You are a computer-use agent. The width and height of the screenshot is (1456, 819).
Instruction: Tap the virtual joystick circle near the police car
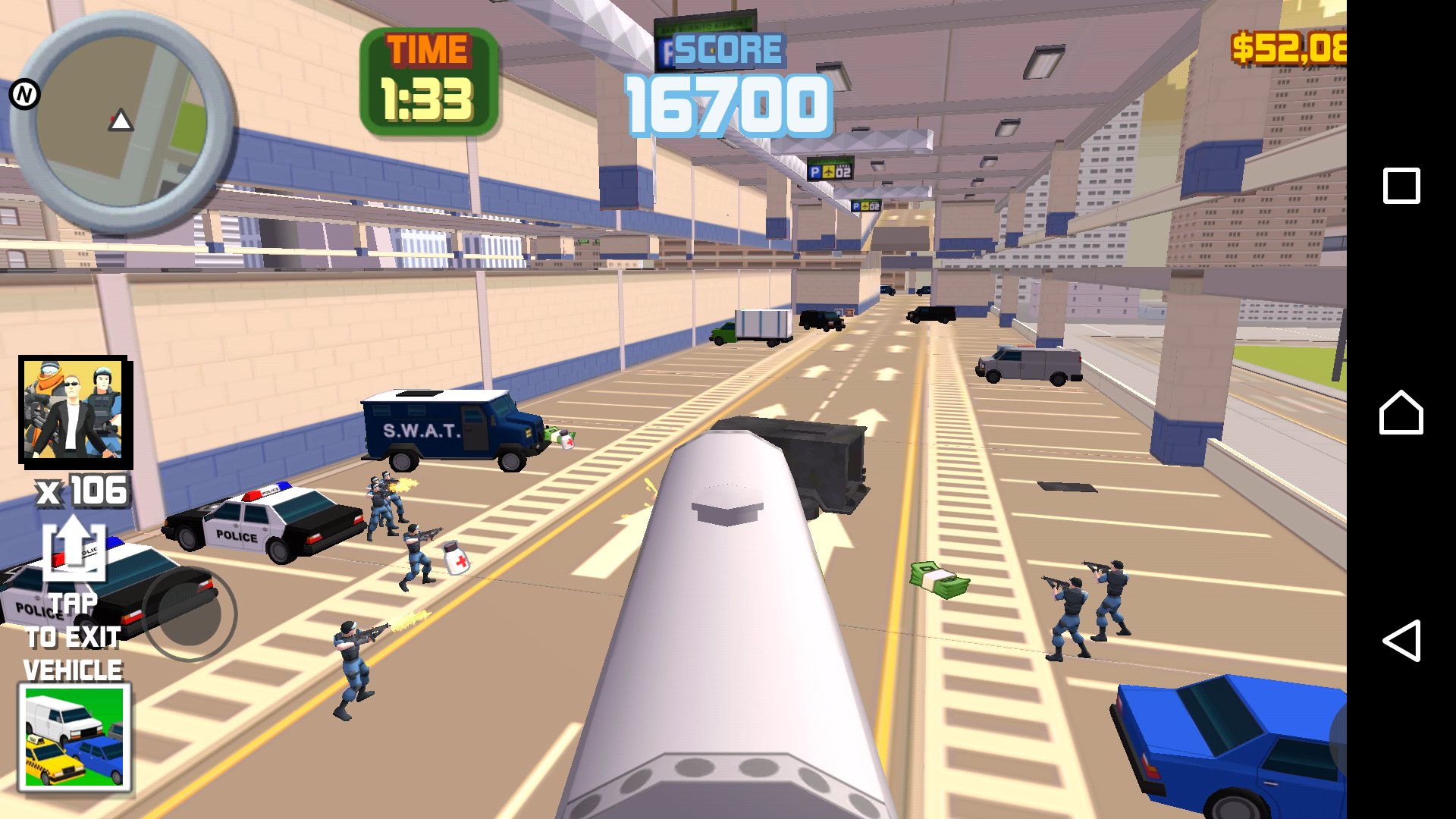[188, 614]
